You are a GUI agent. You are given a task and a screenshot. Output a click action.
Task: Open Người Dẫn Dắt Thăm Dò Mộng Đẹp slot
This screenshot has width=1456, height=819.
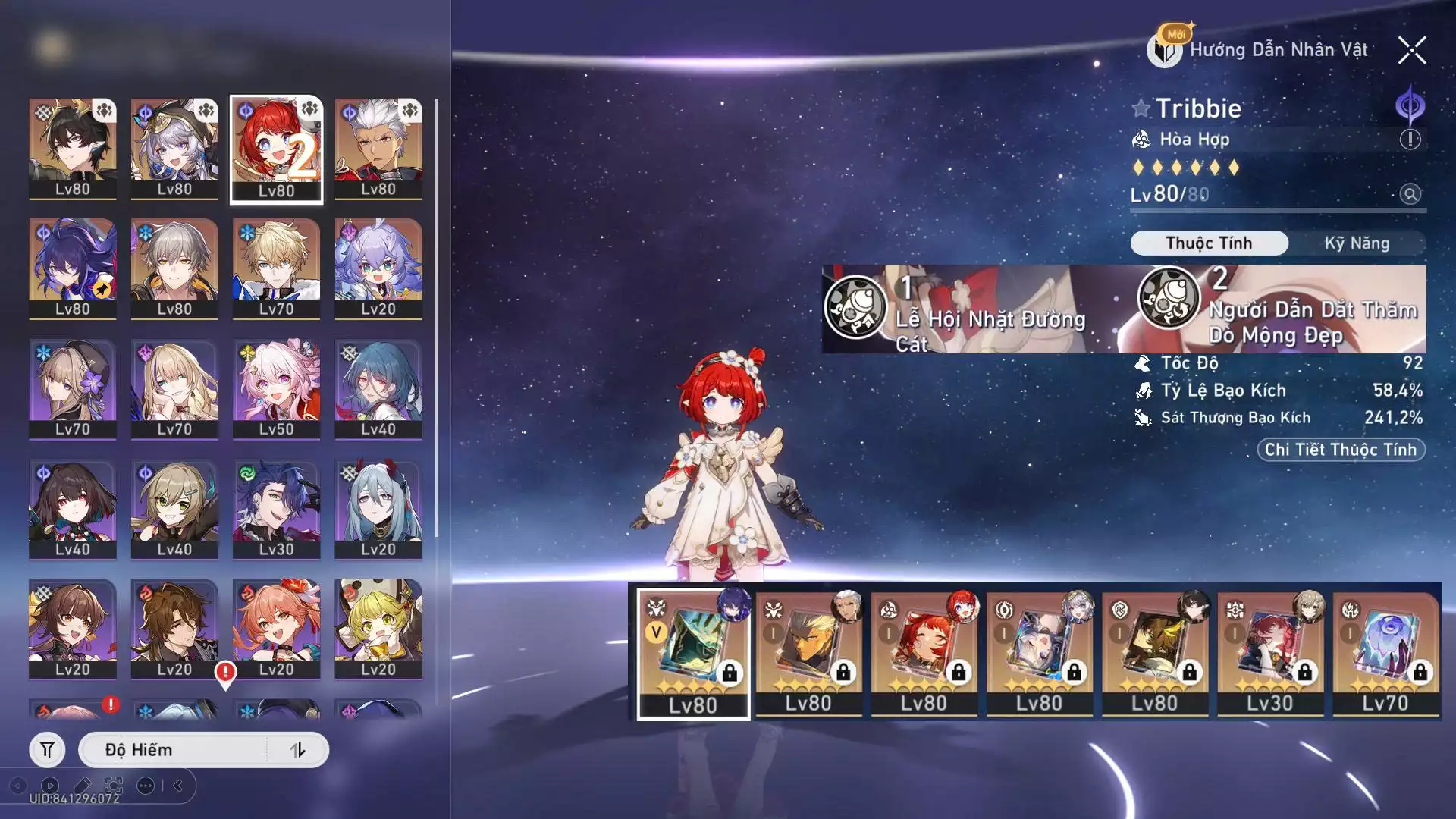(x=1282, y=309)
